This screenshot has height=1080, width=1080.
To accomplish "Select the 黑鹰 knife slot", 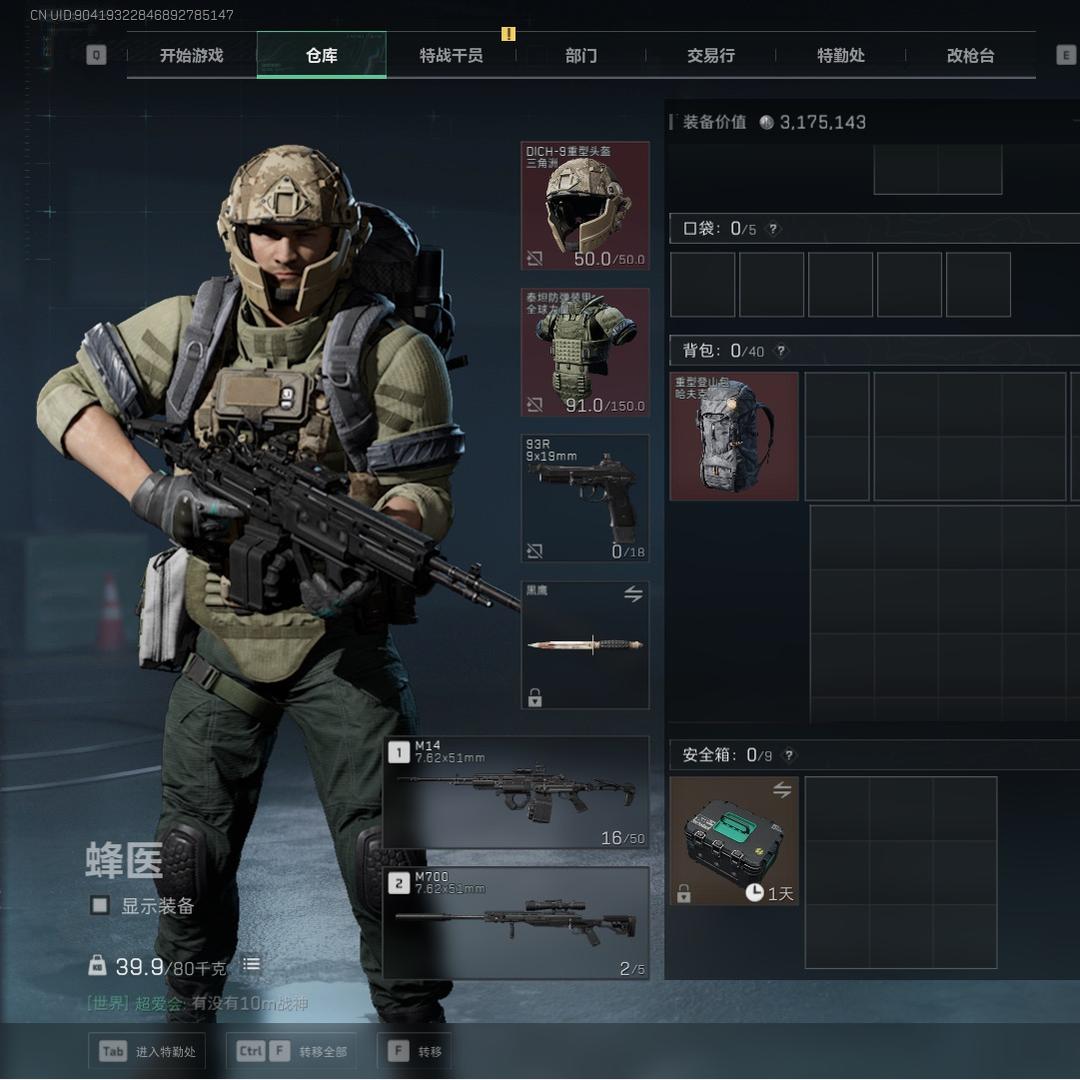I will [585, 645].
